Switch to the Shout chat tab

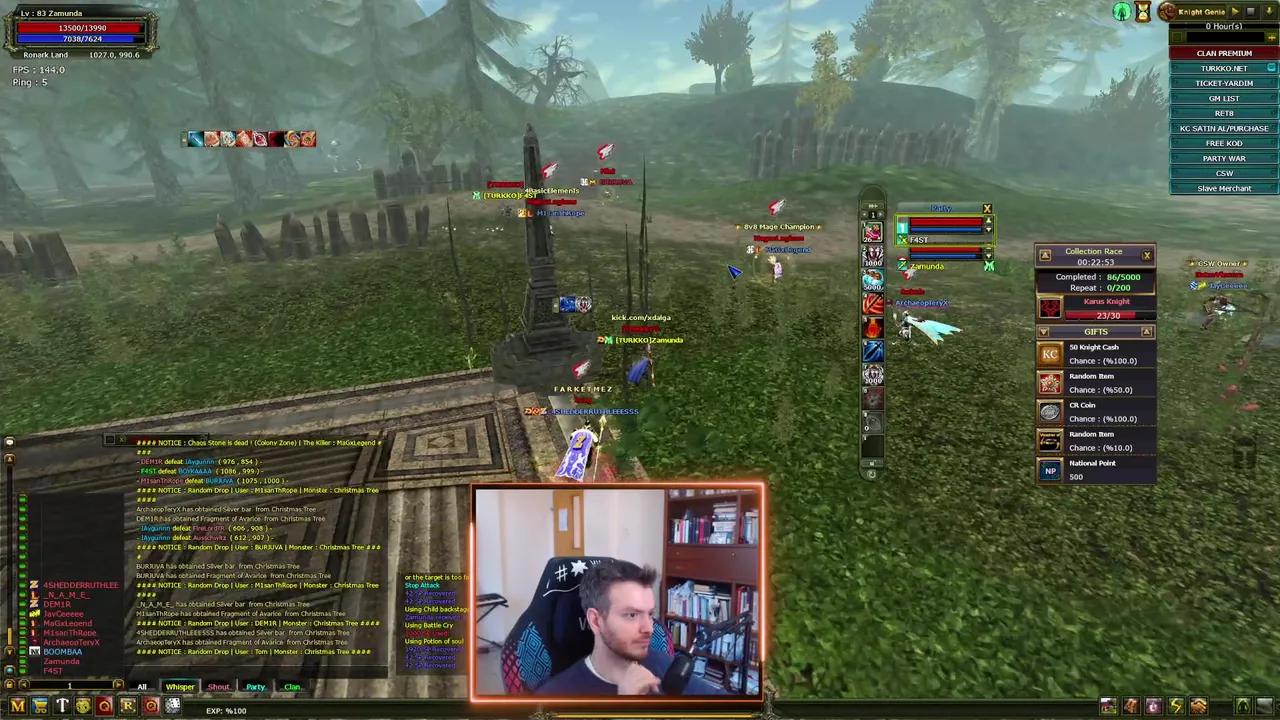(x=219, y=687)
